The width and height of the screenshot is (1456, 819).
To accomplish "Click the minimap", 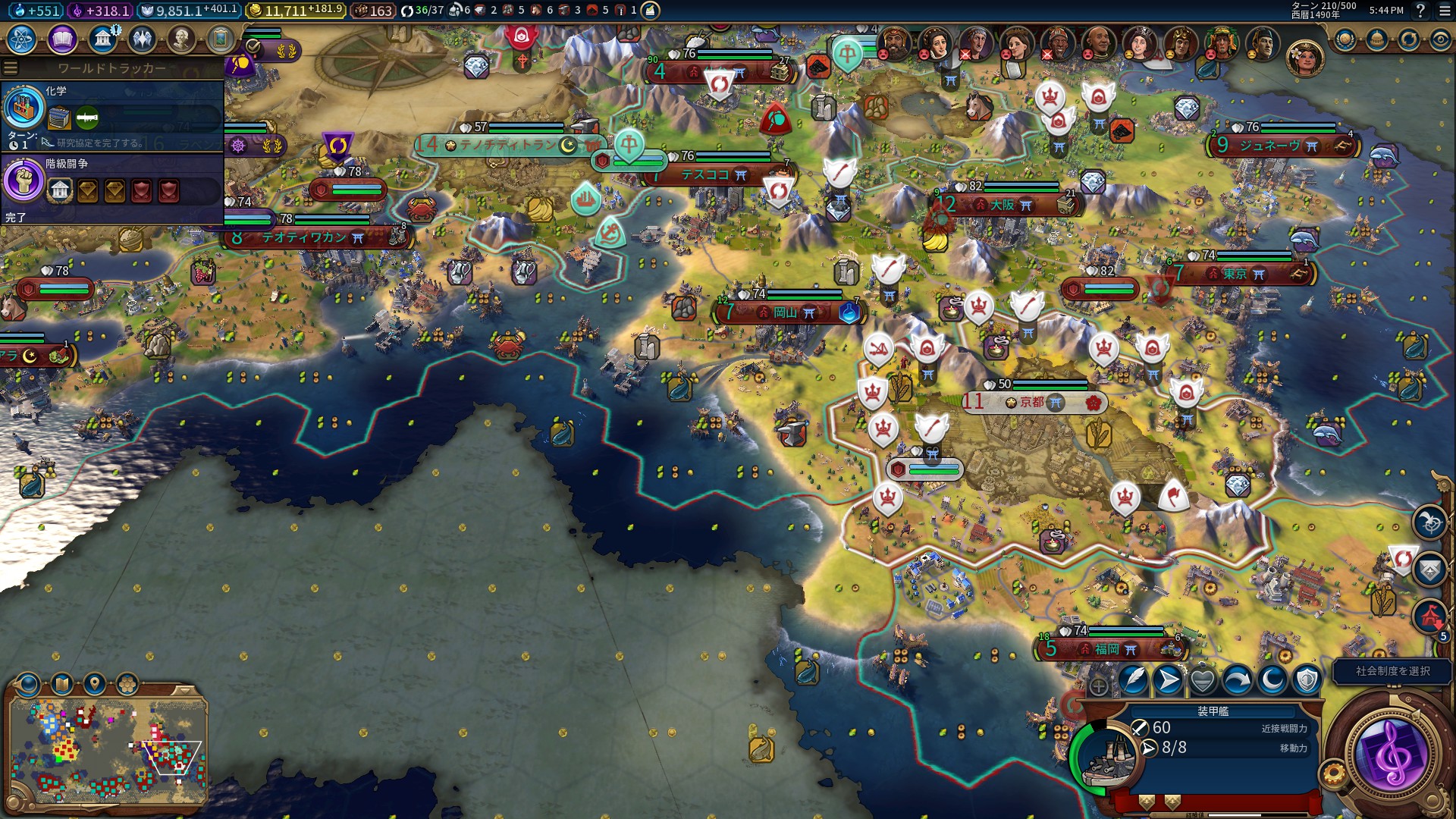I will tap(108, 751).
